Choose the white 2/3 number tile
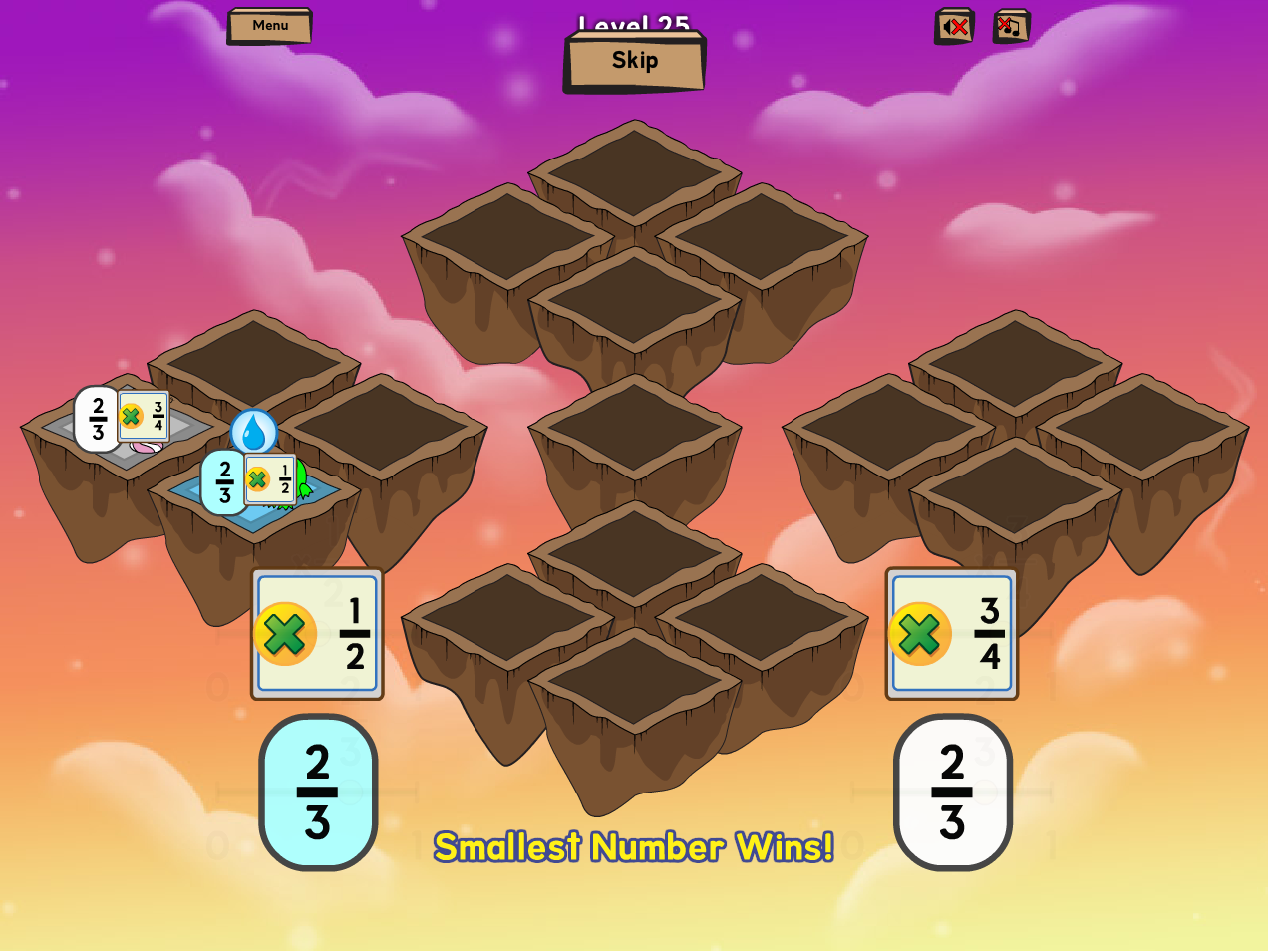Viewport: 1268px width, 952px height. [952, 793]
